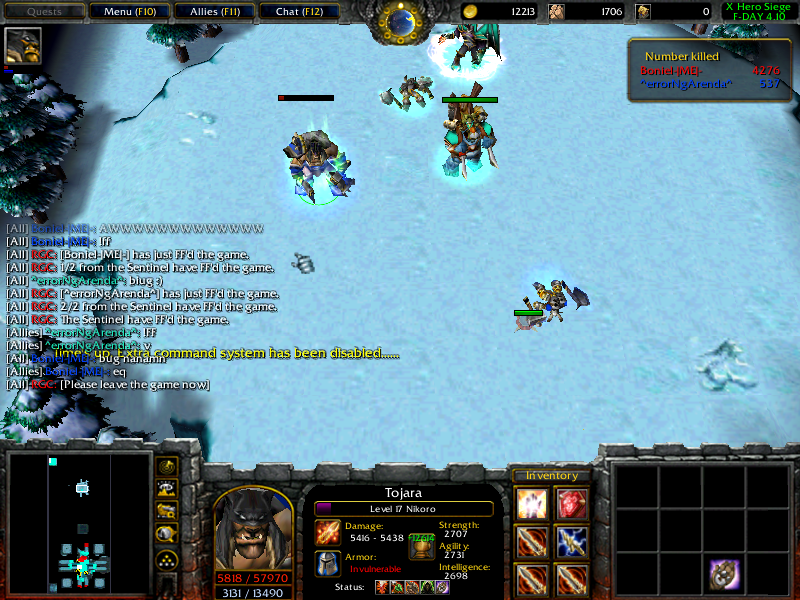Activate the minimap signal ping button

click(167, 467)
